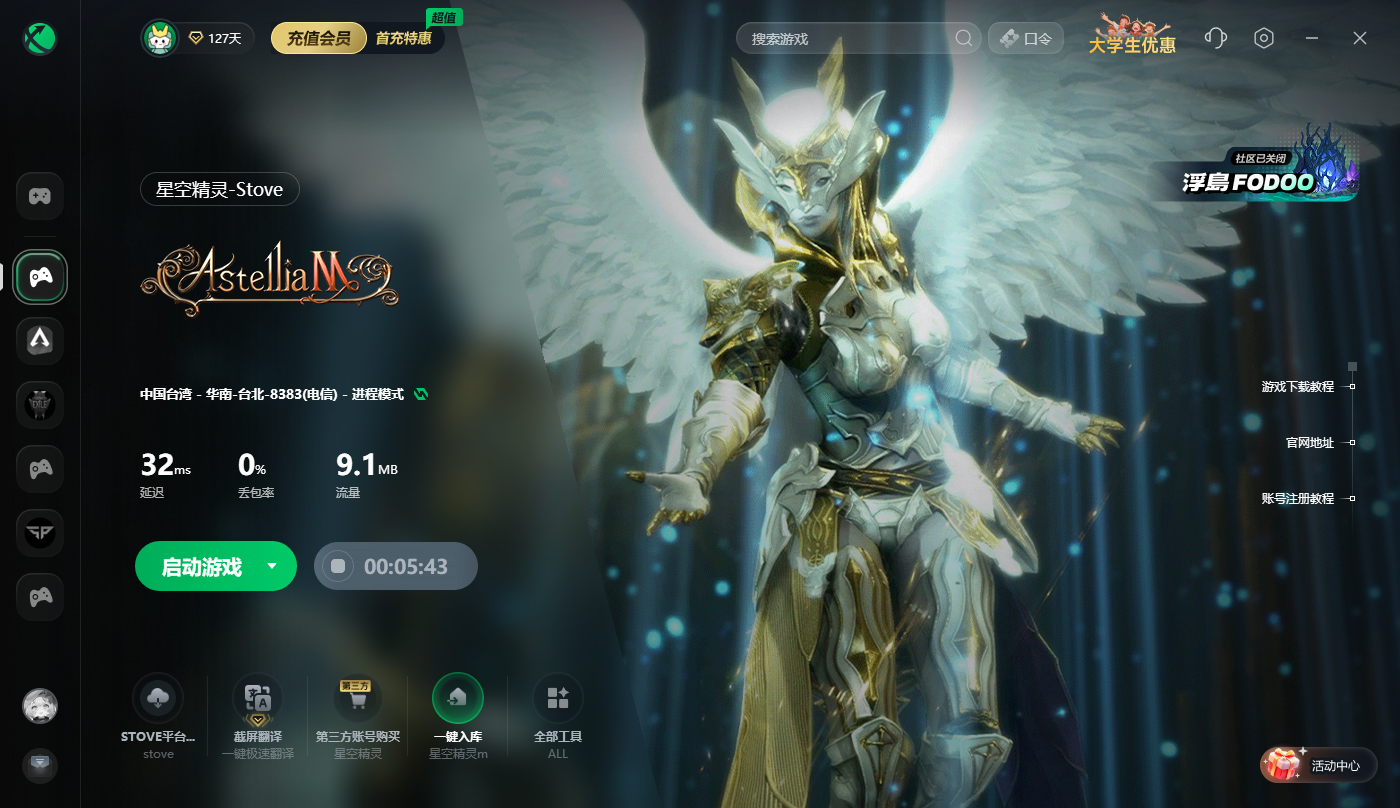Screen dimensions: 1400x808
Task: Open the 口令 code button
Action: pos(1026,39)
